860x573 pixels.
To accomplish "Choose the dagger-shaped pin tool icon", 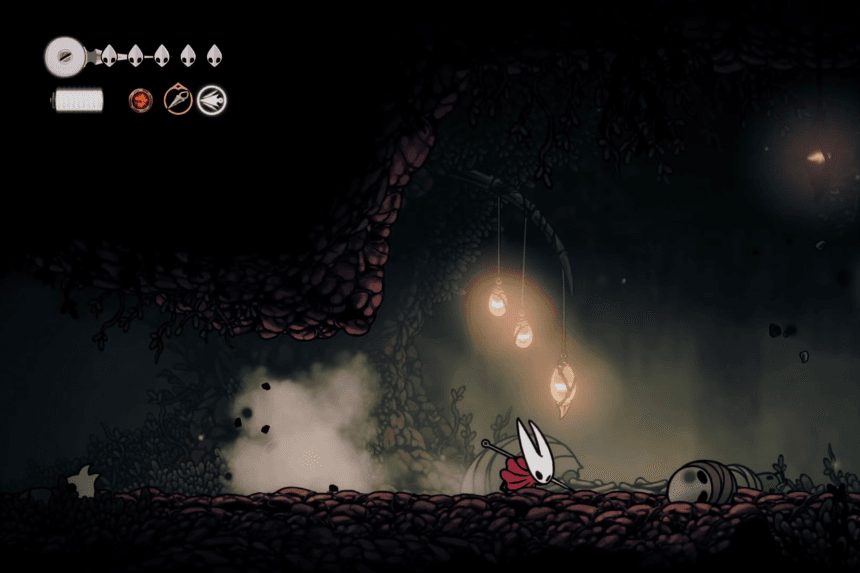I will pyautogui.click(x=178, y=100).
